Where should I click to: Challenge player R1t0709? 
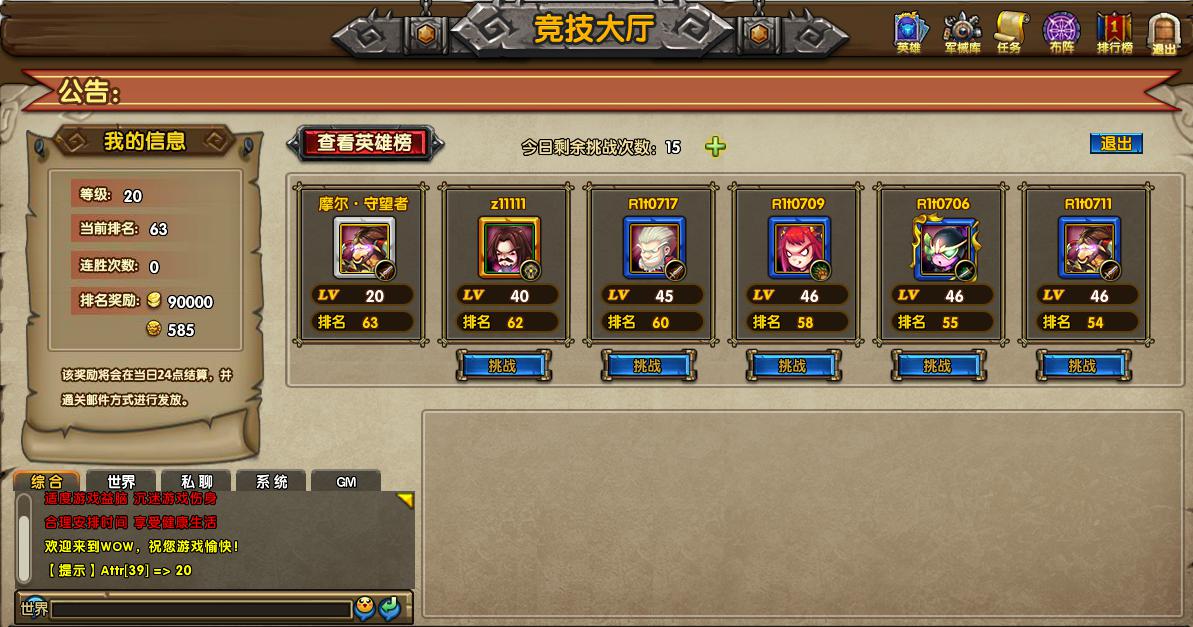tap(792, 366)
